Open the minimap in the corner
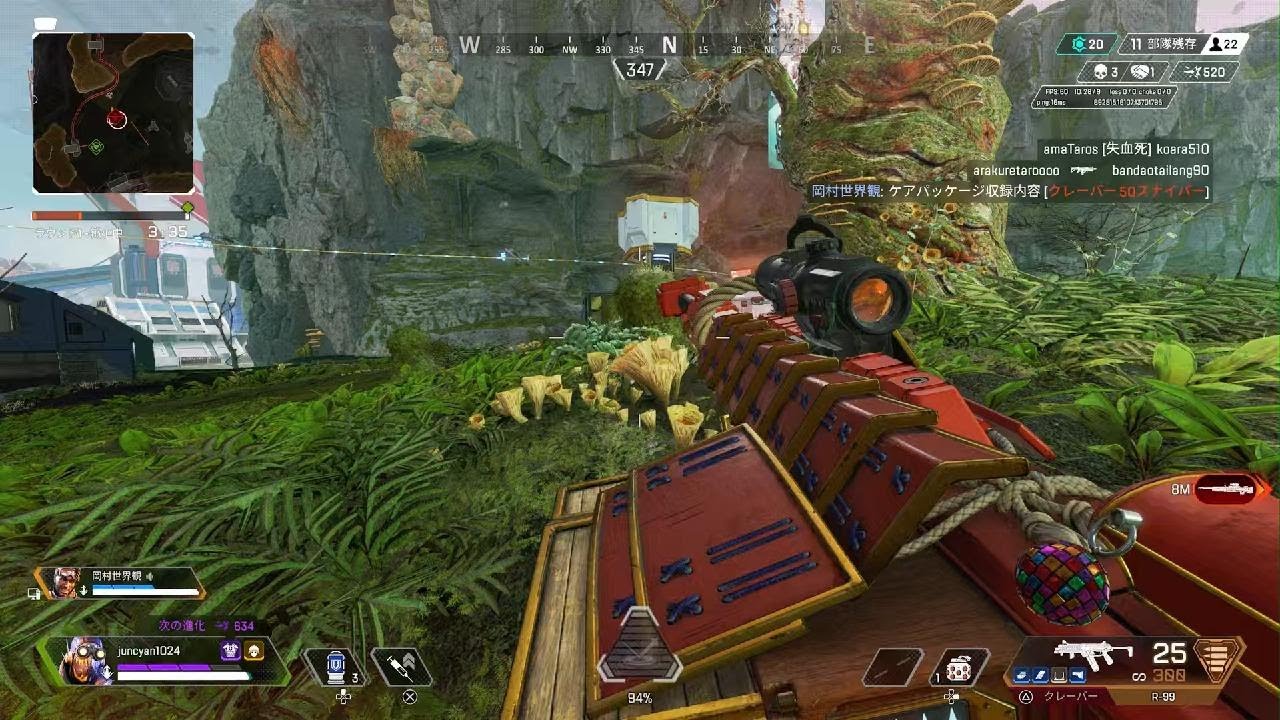 [113, 112]
